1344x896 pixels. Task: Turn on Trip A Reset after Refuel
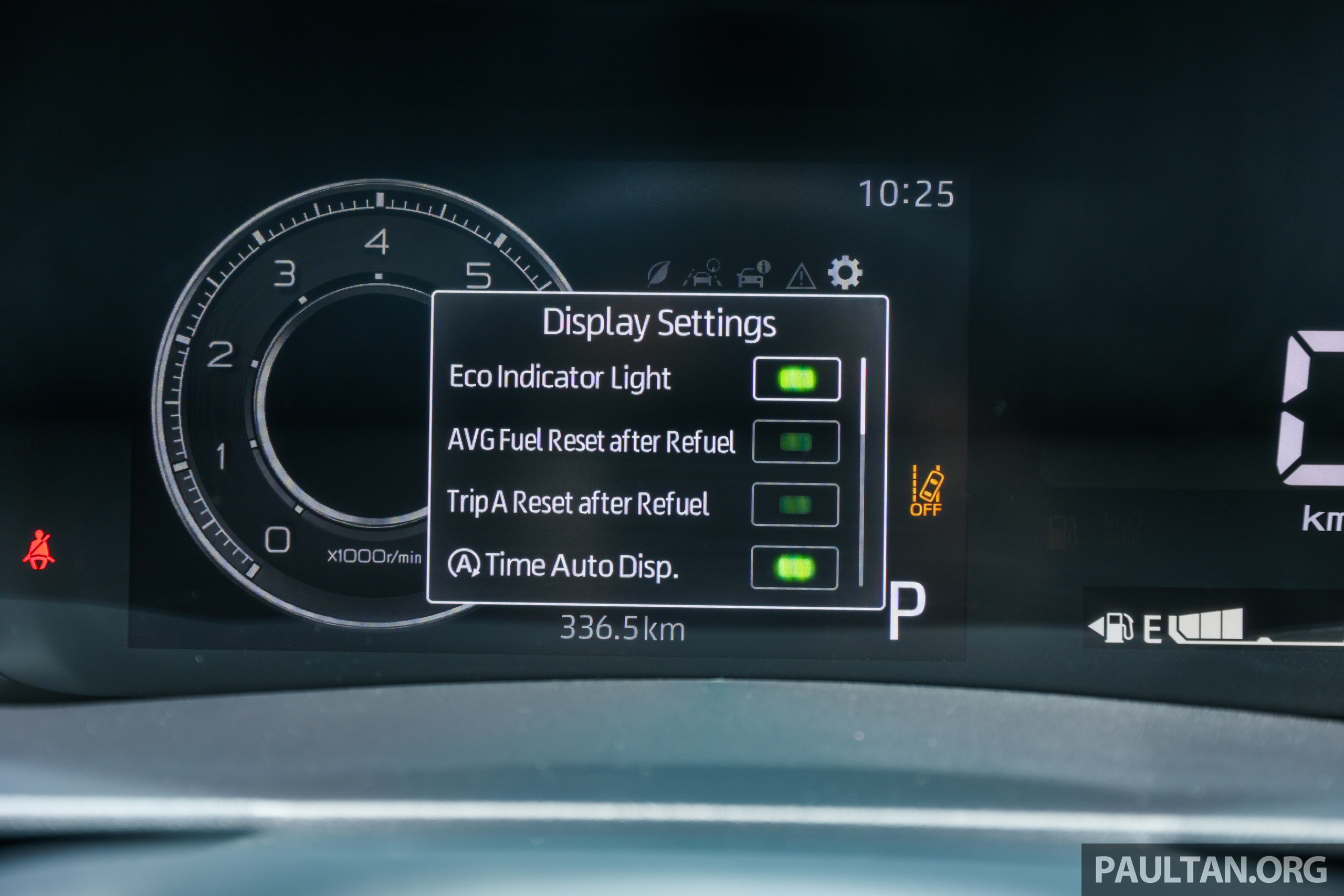tap(795, 504)
